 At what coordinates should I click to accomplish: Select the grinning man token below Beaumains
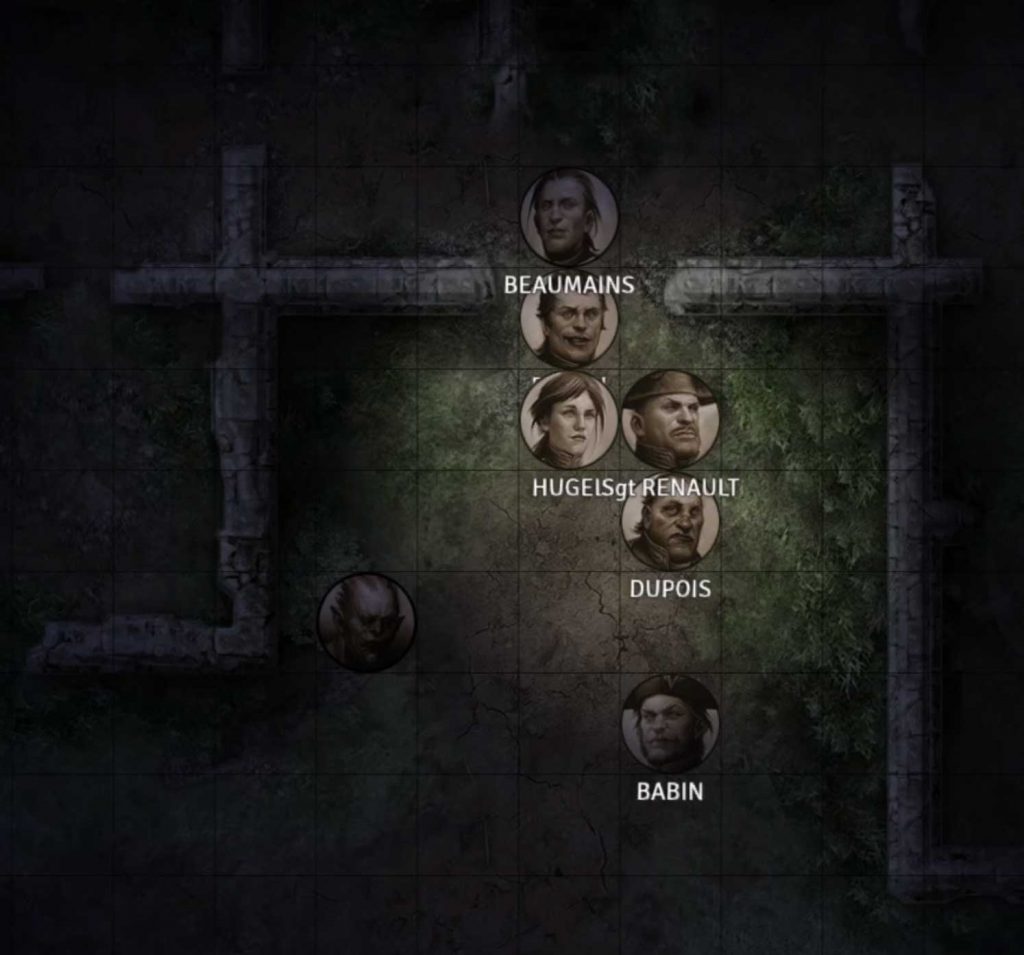(569, 322)
